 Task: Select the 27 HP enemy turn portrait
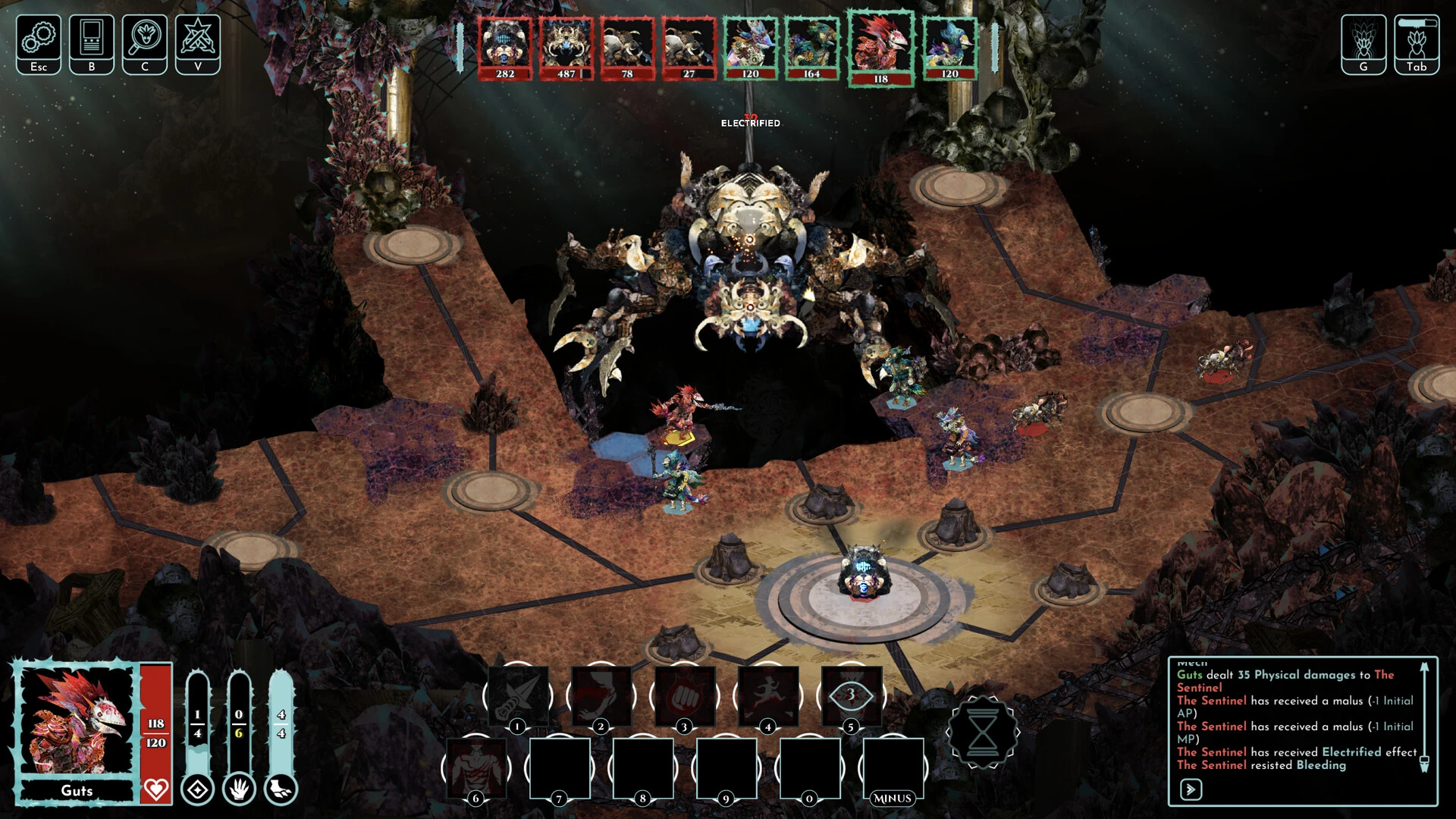click(x=689, y=49)
